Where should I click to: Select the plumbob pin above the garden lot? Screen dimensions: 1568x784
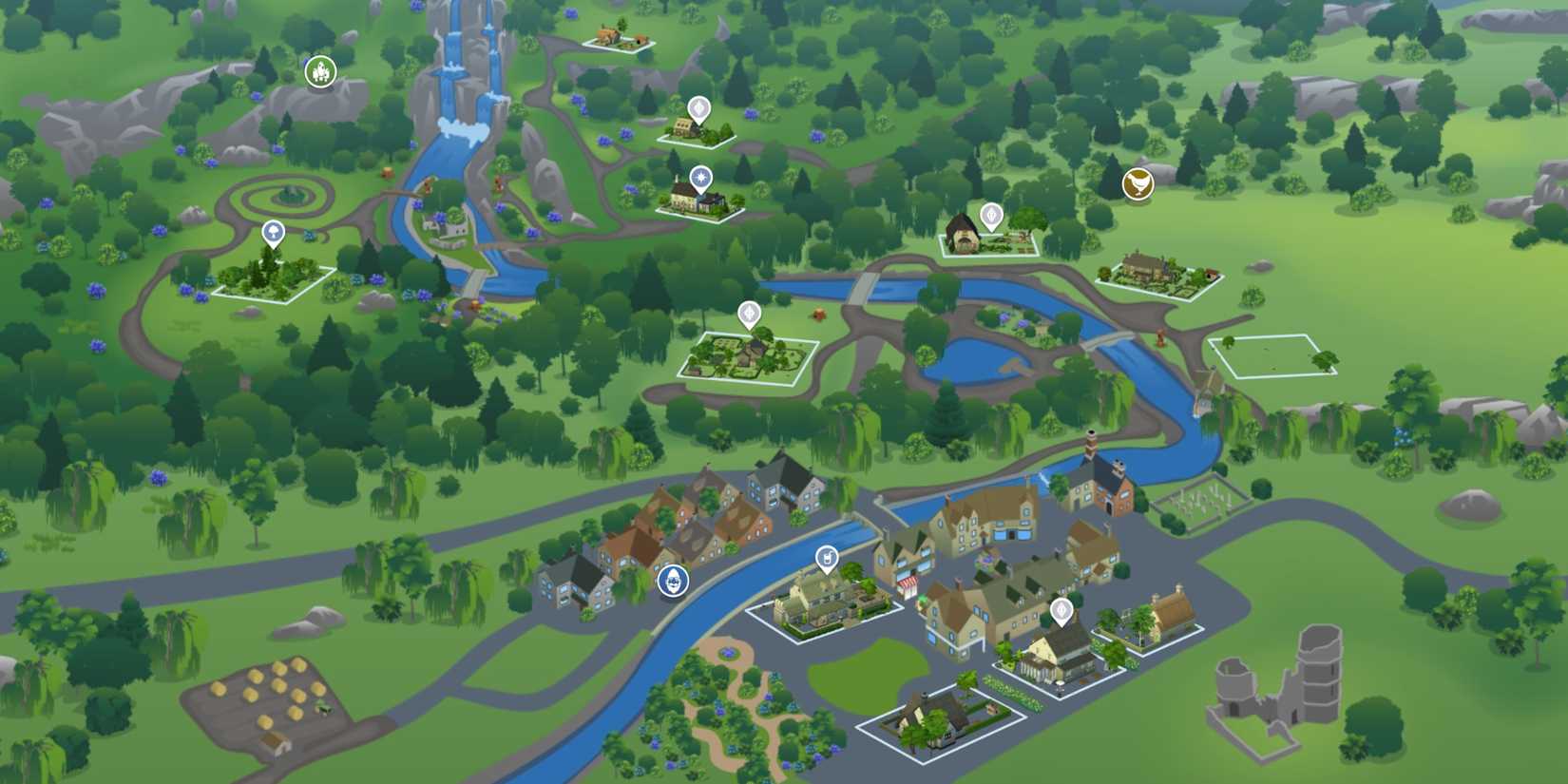(x=751, y=314)
